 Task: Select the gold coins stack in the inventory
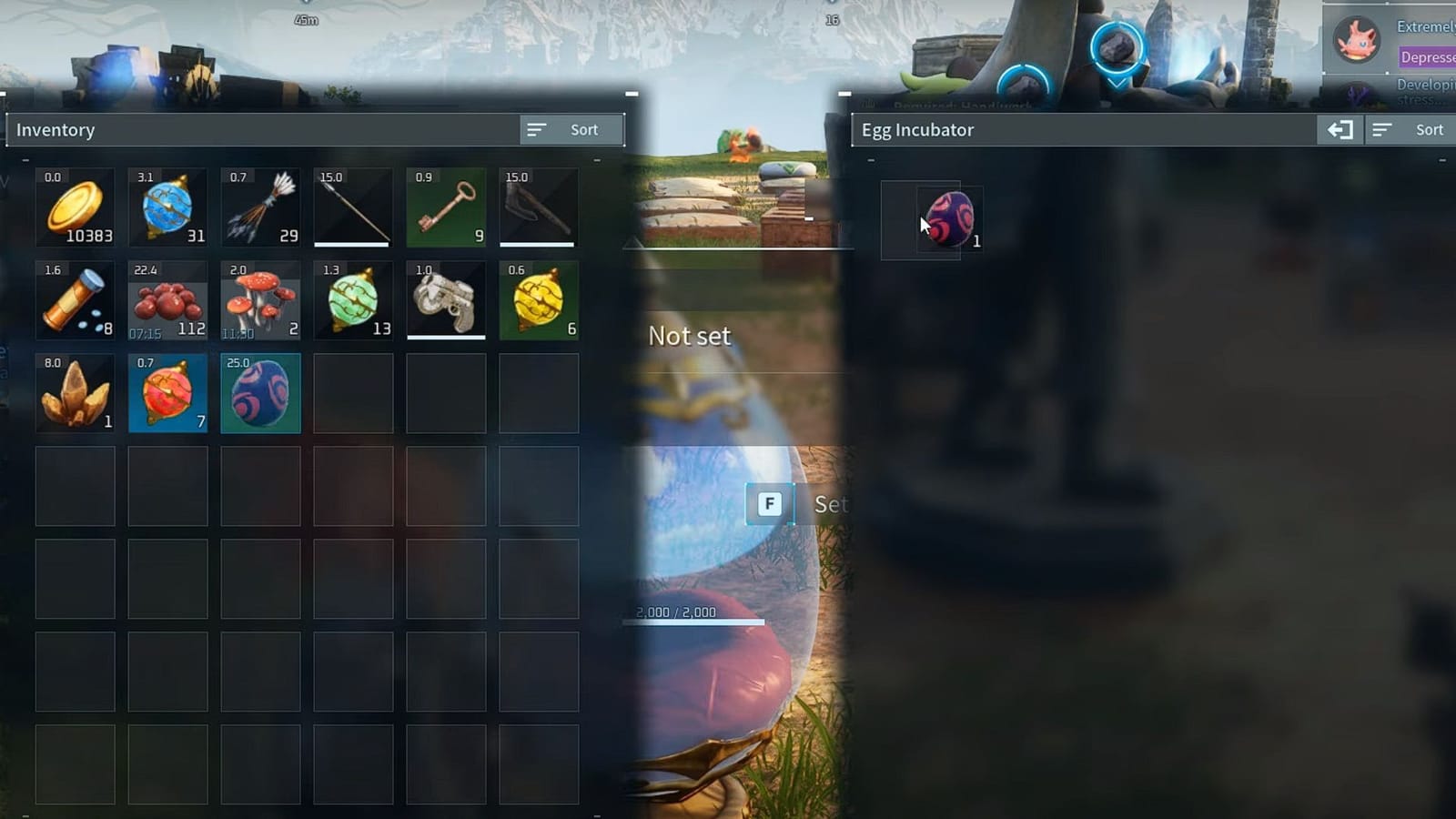coord(75,207)
